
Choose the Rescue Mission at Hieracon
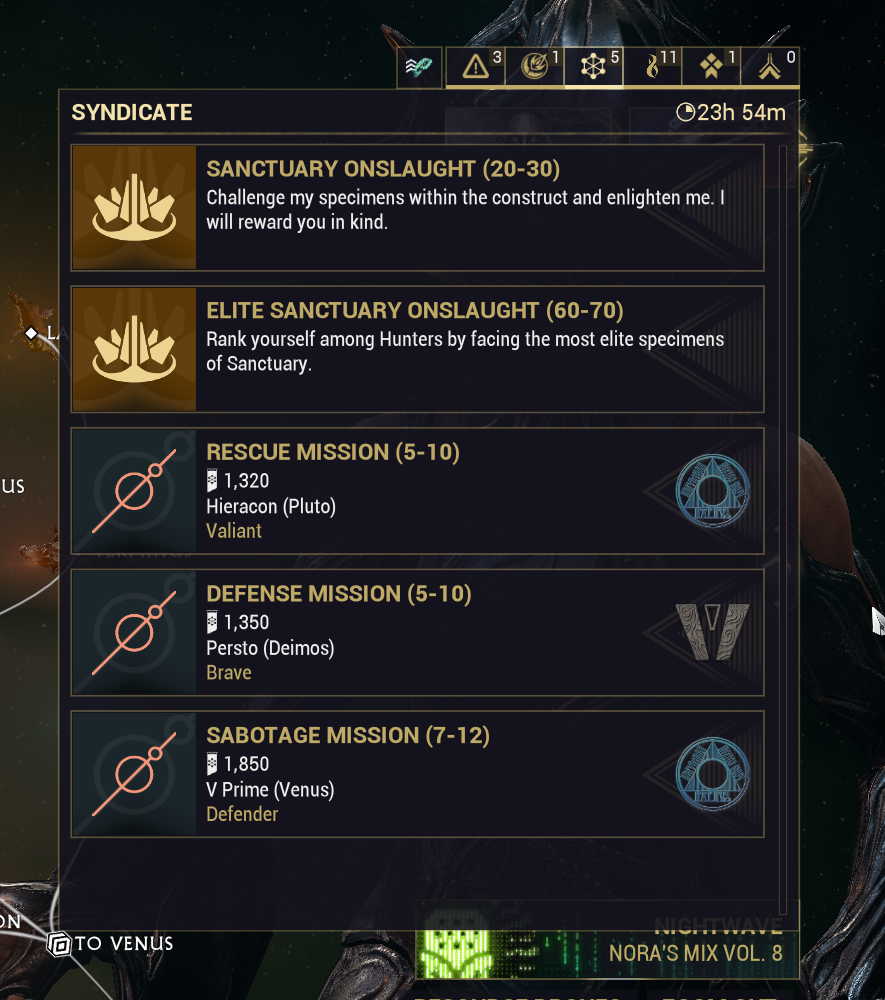418,491
